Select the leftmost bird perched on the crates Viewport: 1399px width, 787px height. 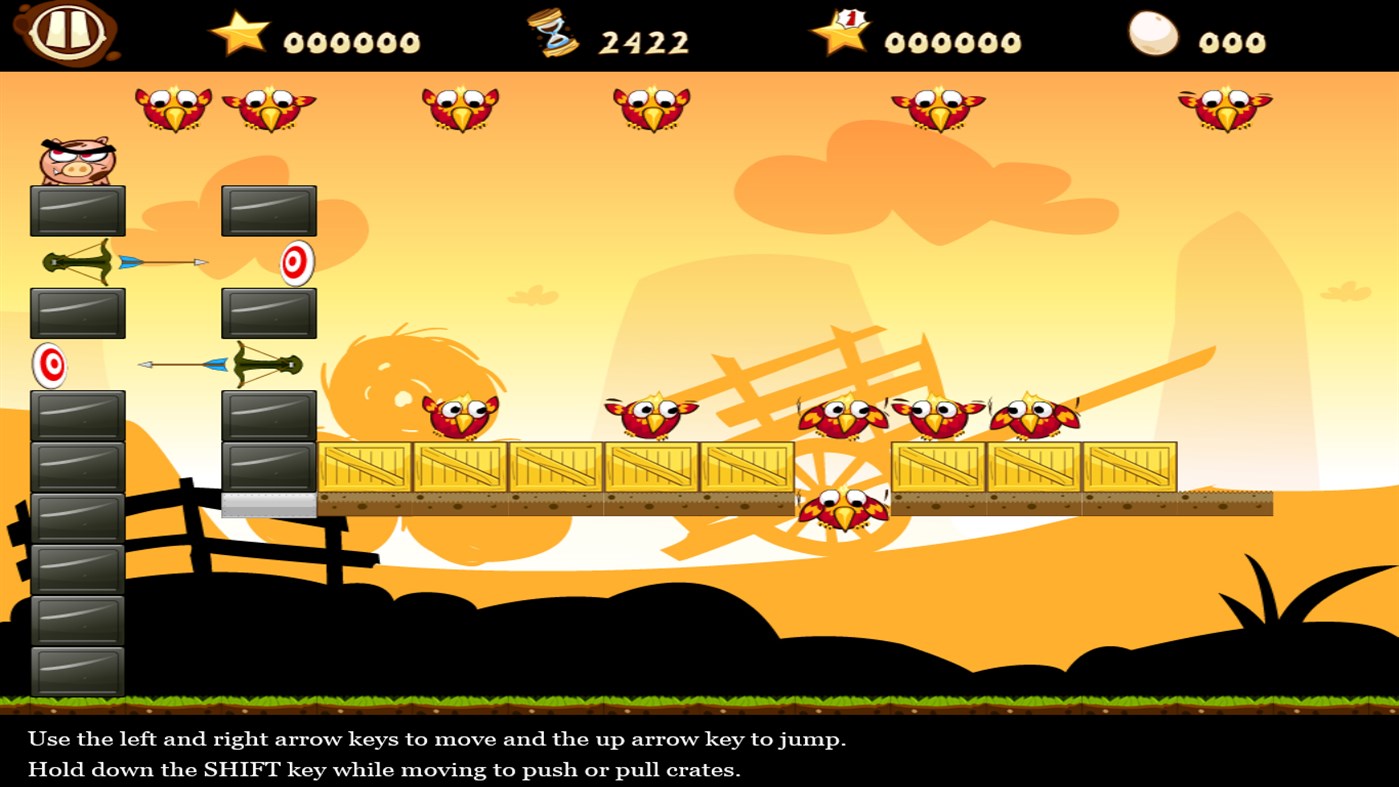[x=460, y=414]
